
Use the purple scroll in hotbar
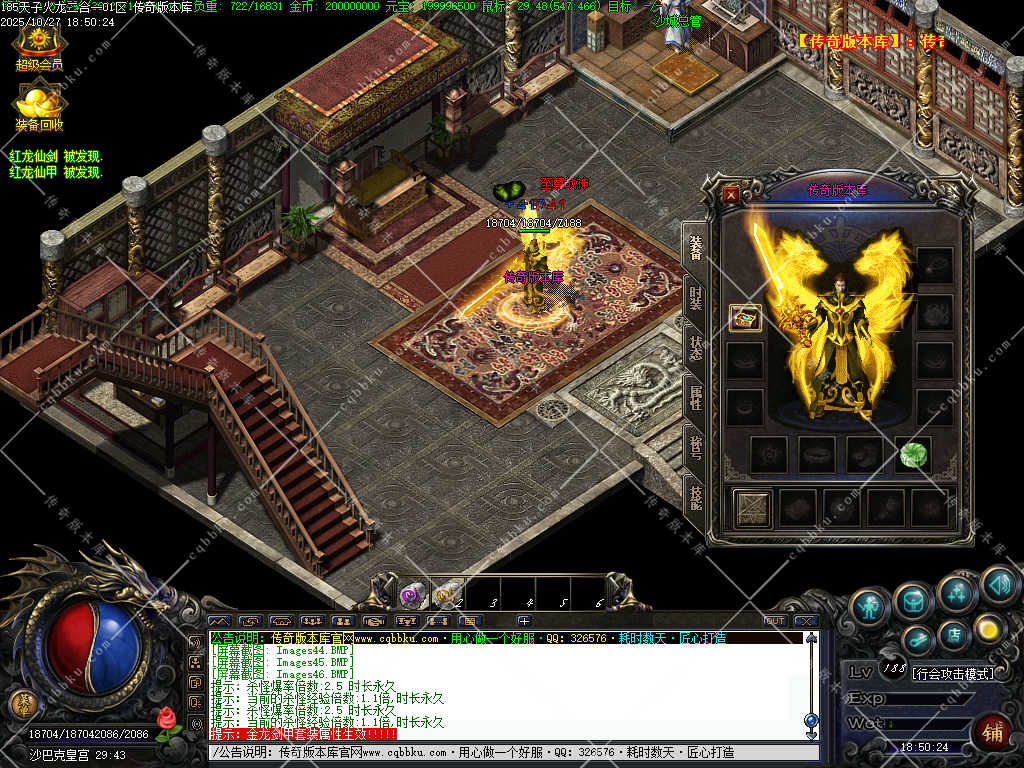point(411,596)
